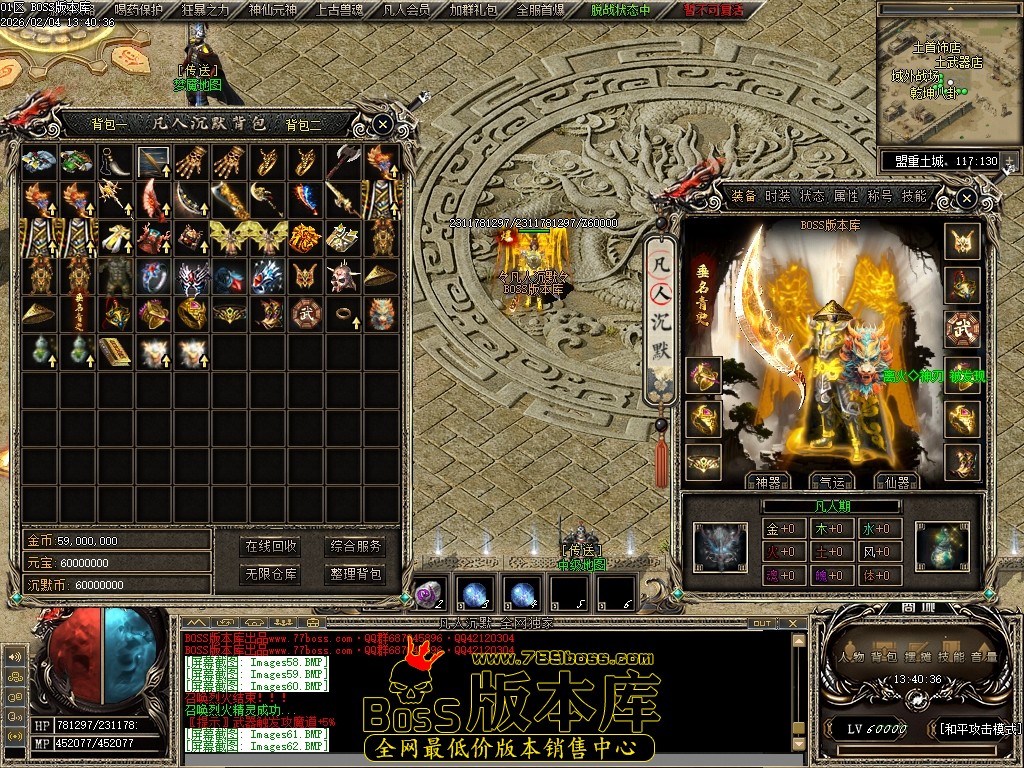Open the 喝药保护 potion protection menu

(x=139, y=10)
